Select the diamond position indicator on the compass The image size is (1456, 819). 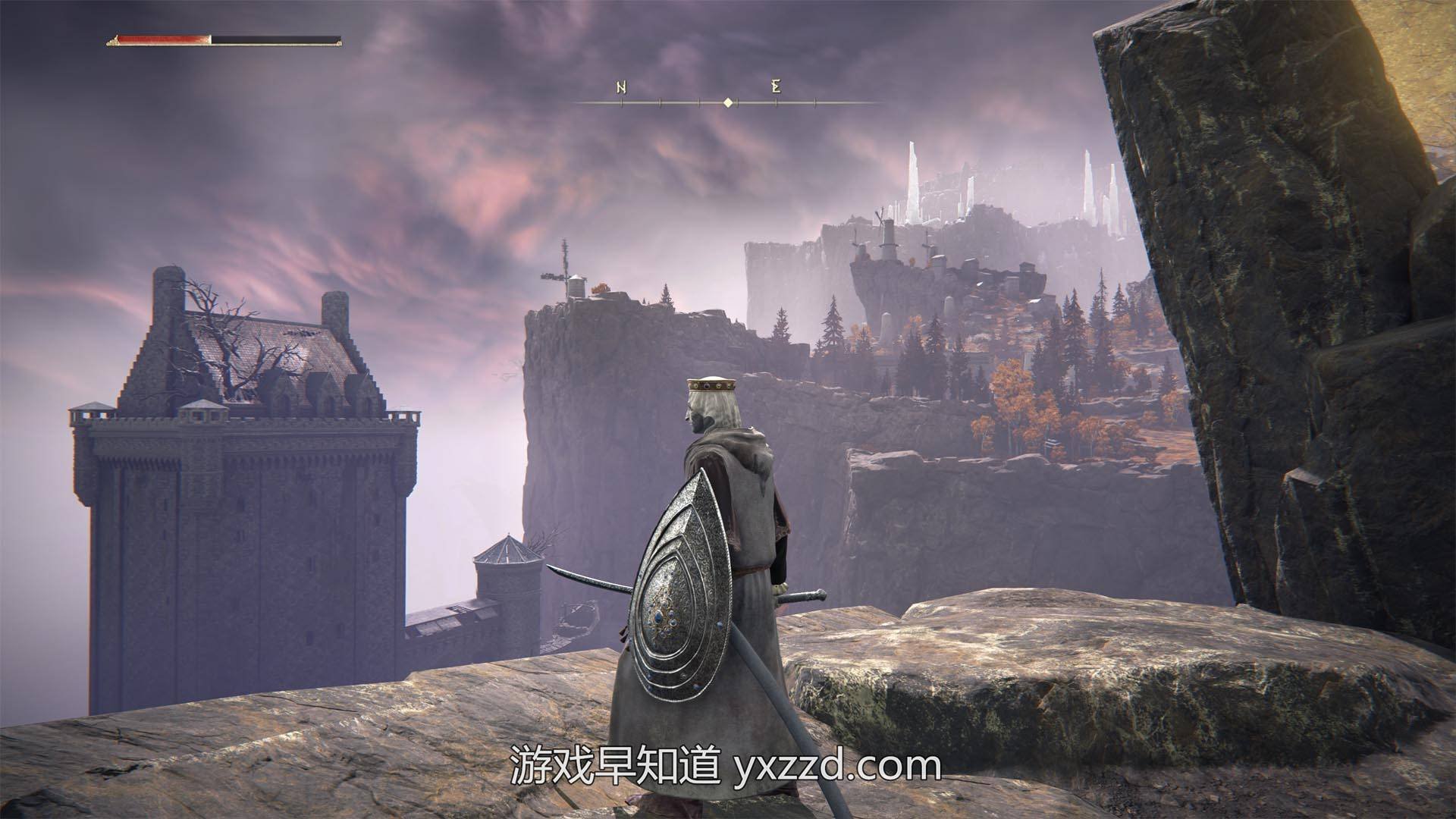pyautogui.click(x=728, y=101)
